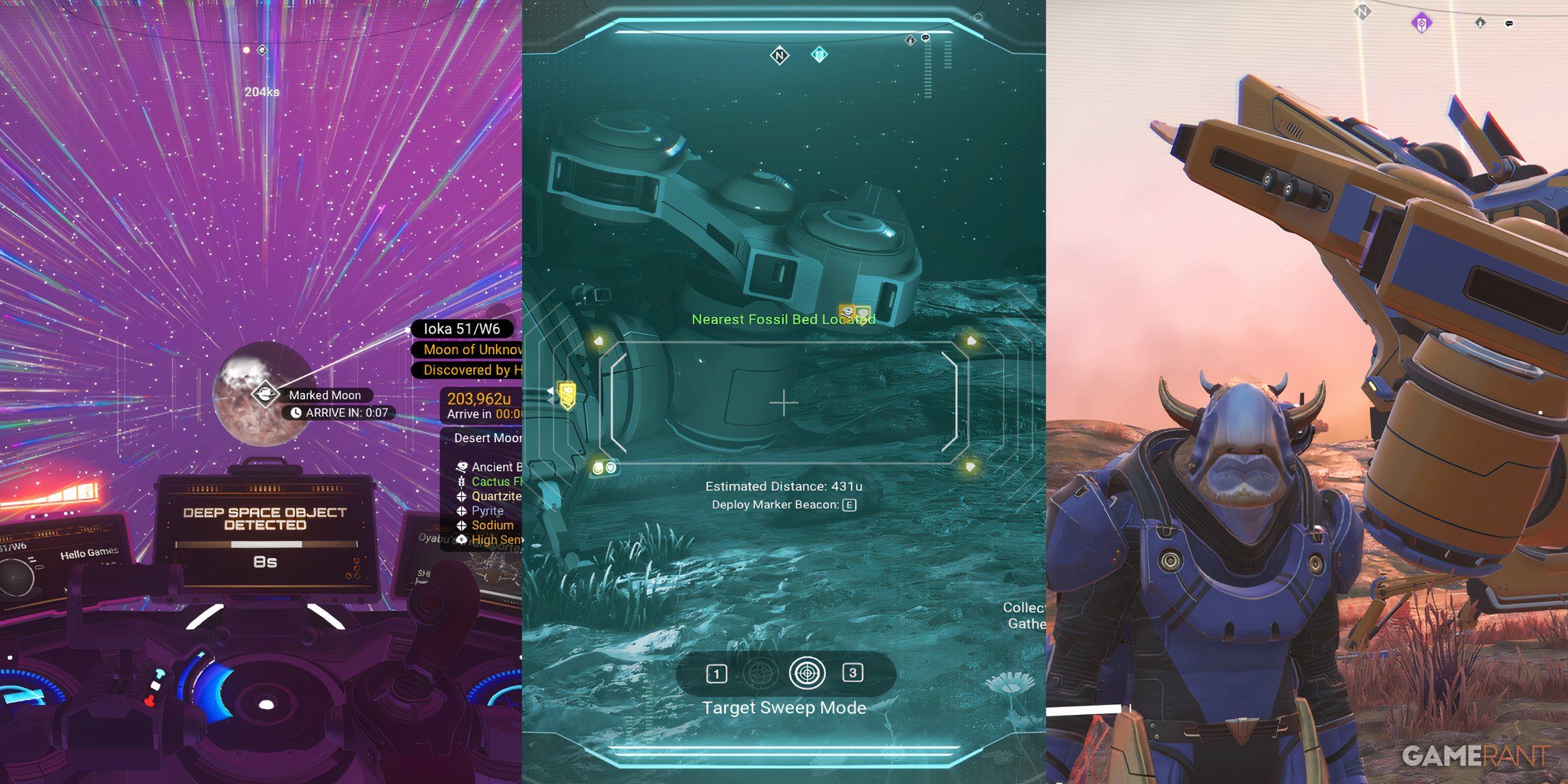Click the Nearest Fossil Bed Located text
The height and width of the screenshot is (784, 1568).
tap(784, 319)
